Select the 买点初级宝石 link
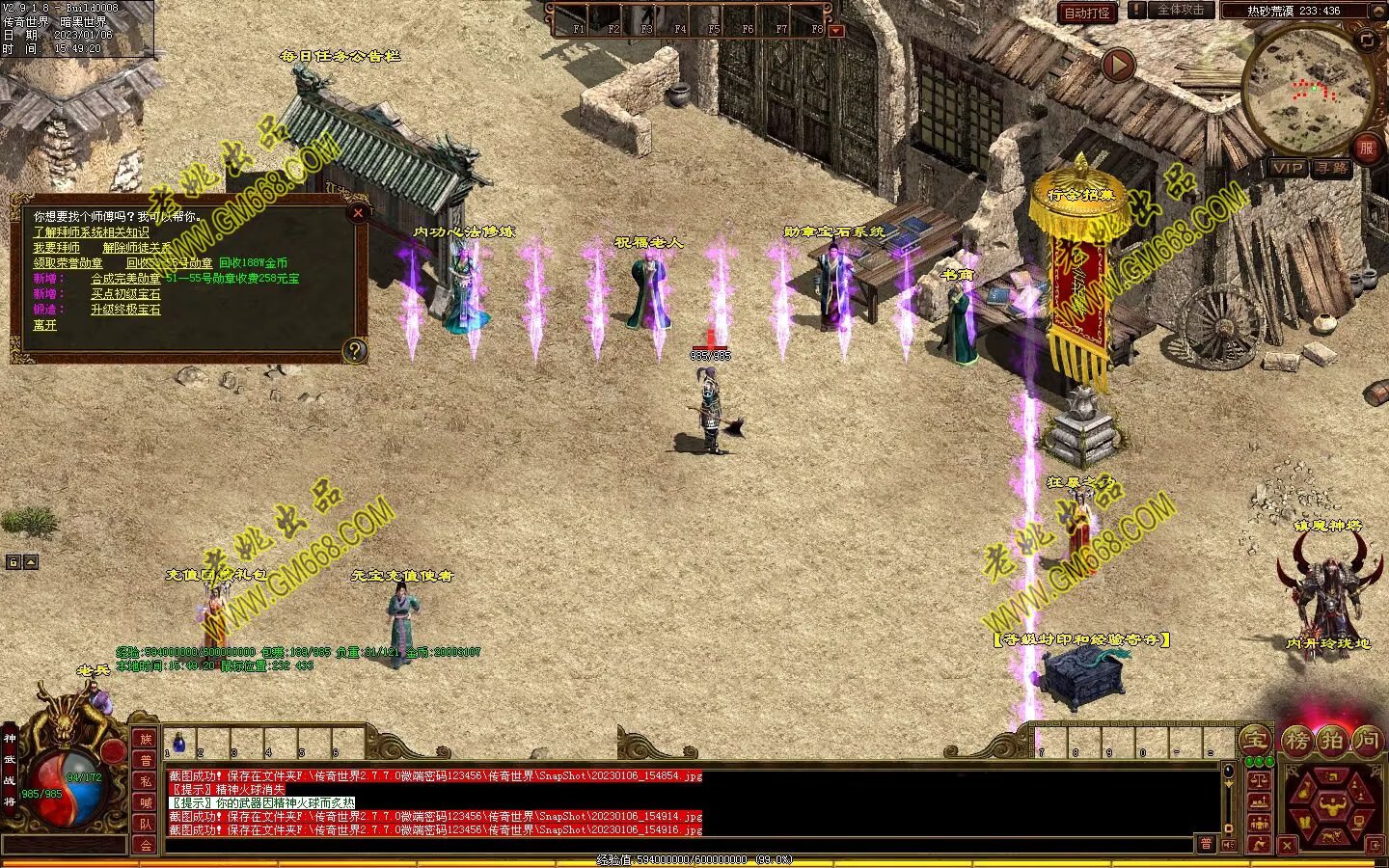 coord(125,294)
